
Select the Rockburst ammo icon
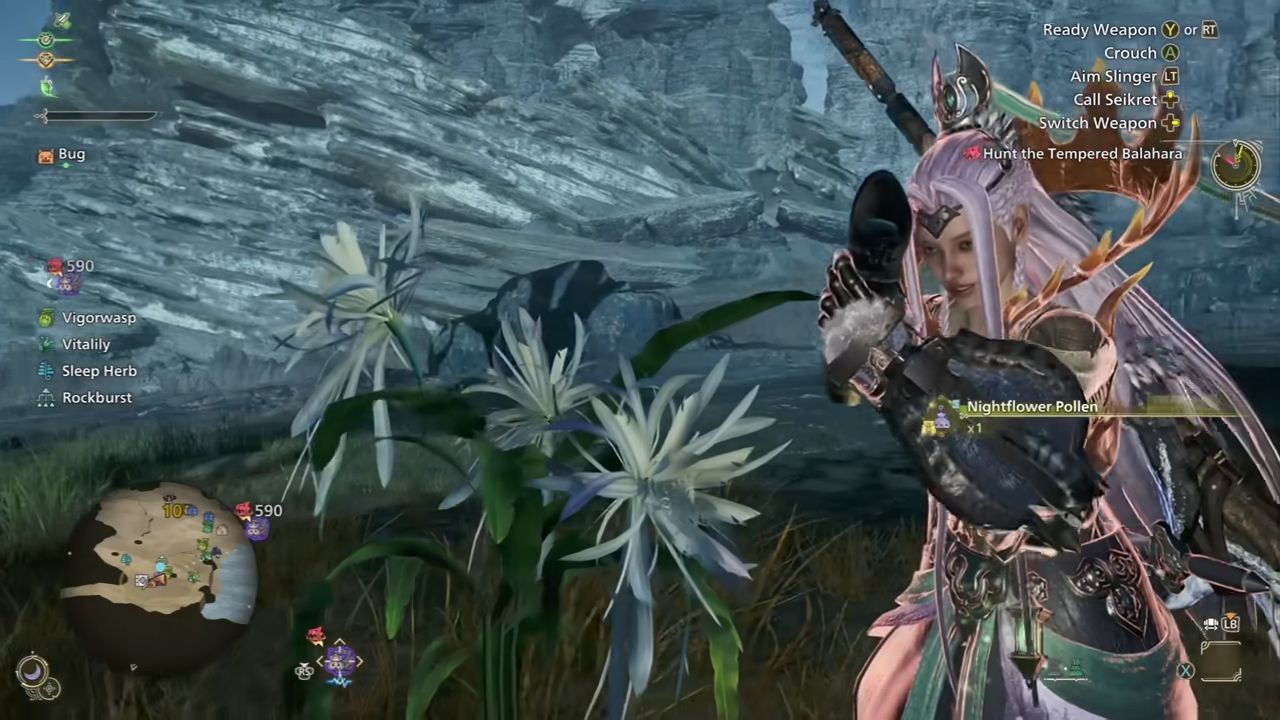coord(44,397)
